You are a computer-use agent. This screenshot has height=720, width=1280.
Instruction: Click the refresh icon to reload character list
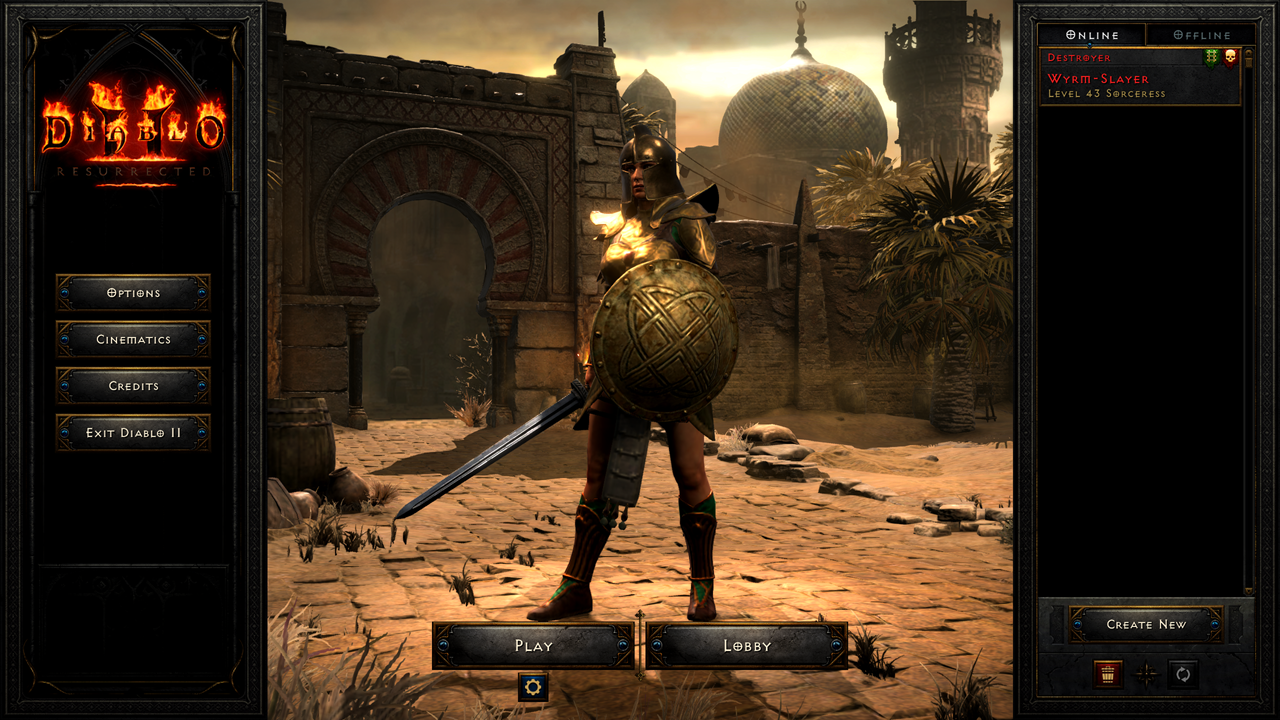pyautogui.click(x=1183, y=675)
